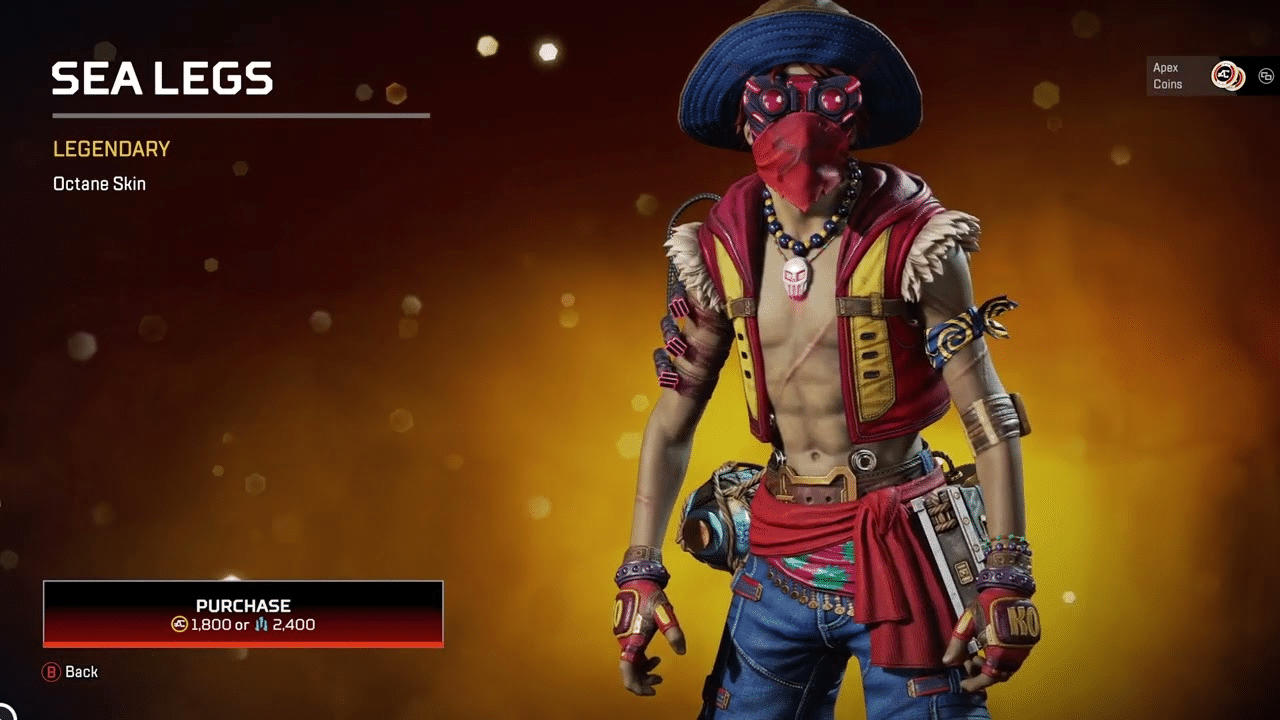Click the red underline beneath the SEA LEGS title
This screenshot has width=1280, height=720.
[x=240, y=116]
